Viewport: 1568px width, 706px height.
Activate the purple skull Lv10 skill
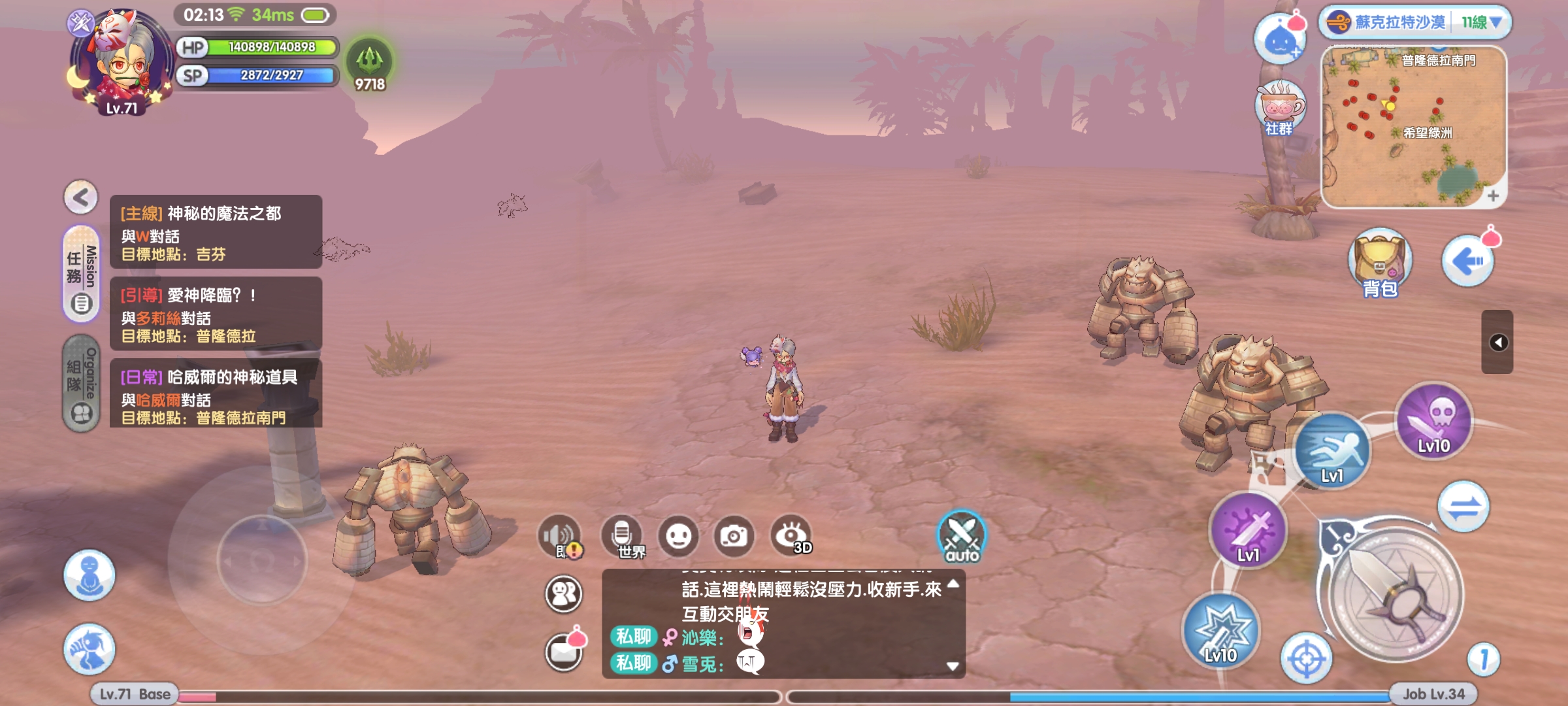[x=1433, y=421]
